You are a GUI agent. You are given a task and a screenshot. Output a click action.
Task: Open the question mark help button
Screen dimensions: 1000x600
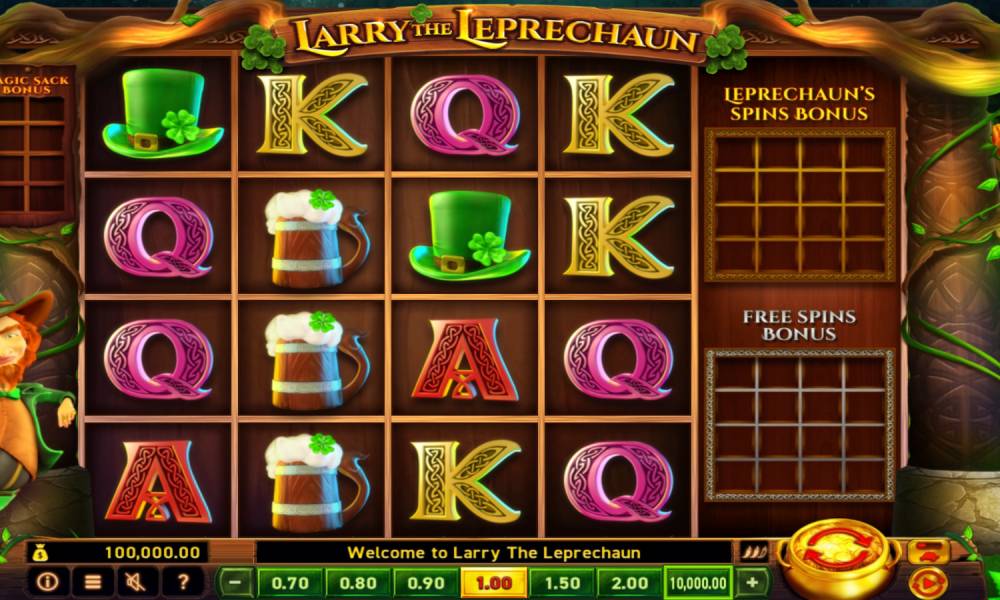pyautogui.click(x=183, y=581)
